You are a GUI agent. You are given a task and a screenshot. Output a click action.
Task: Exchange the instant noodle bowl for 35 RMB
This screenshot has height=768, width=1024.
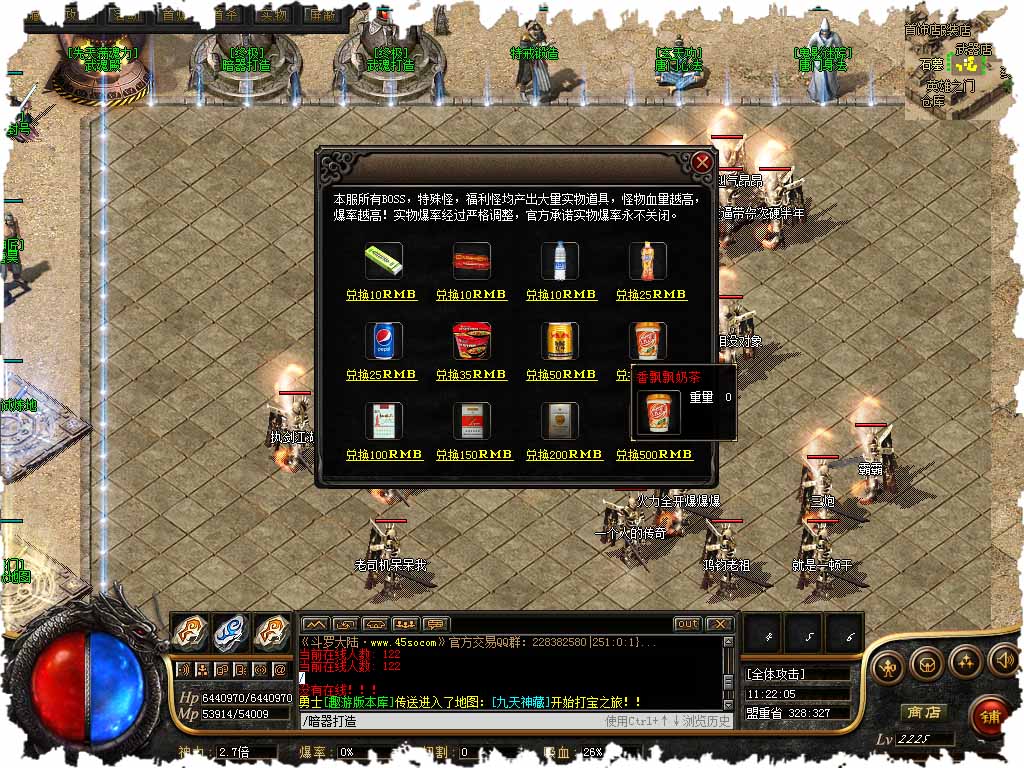(x=471, y=375)
